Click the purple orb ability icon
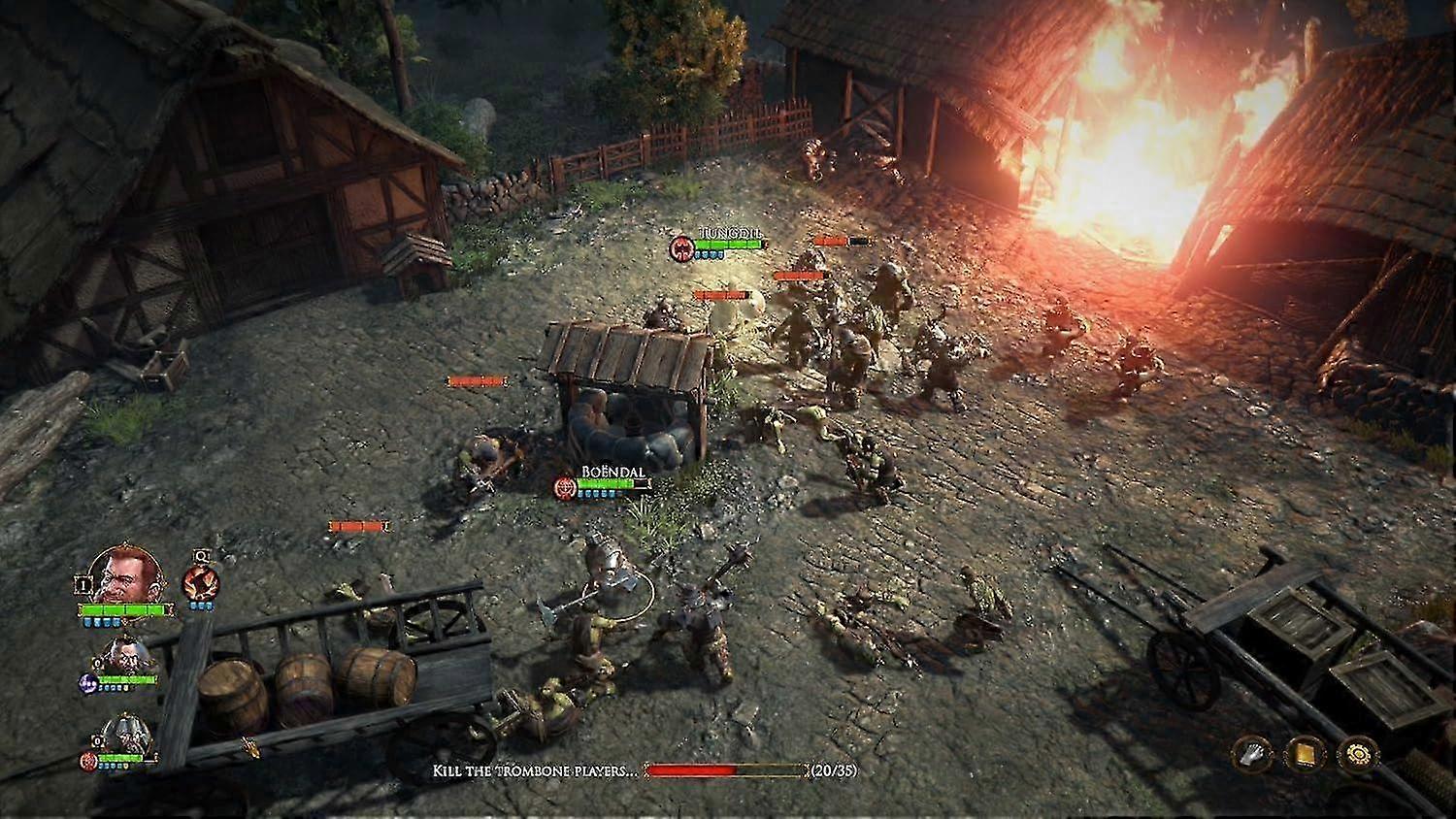The image size is (1456, 819). (x=88, y=683)
